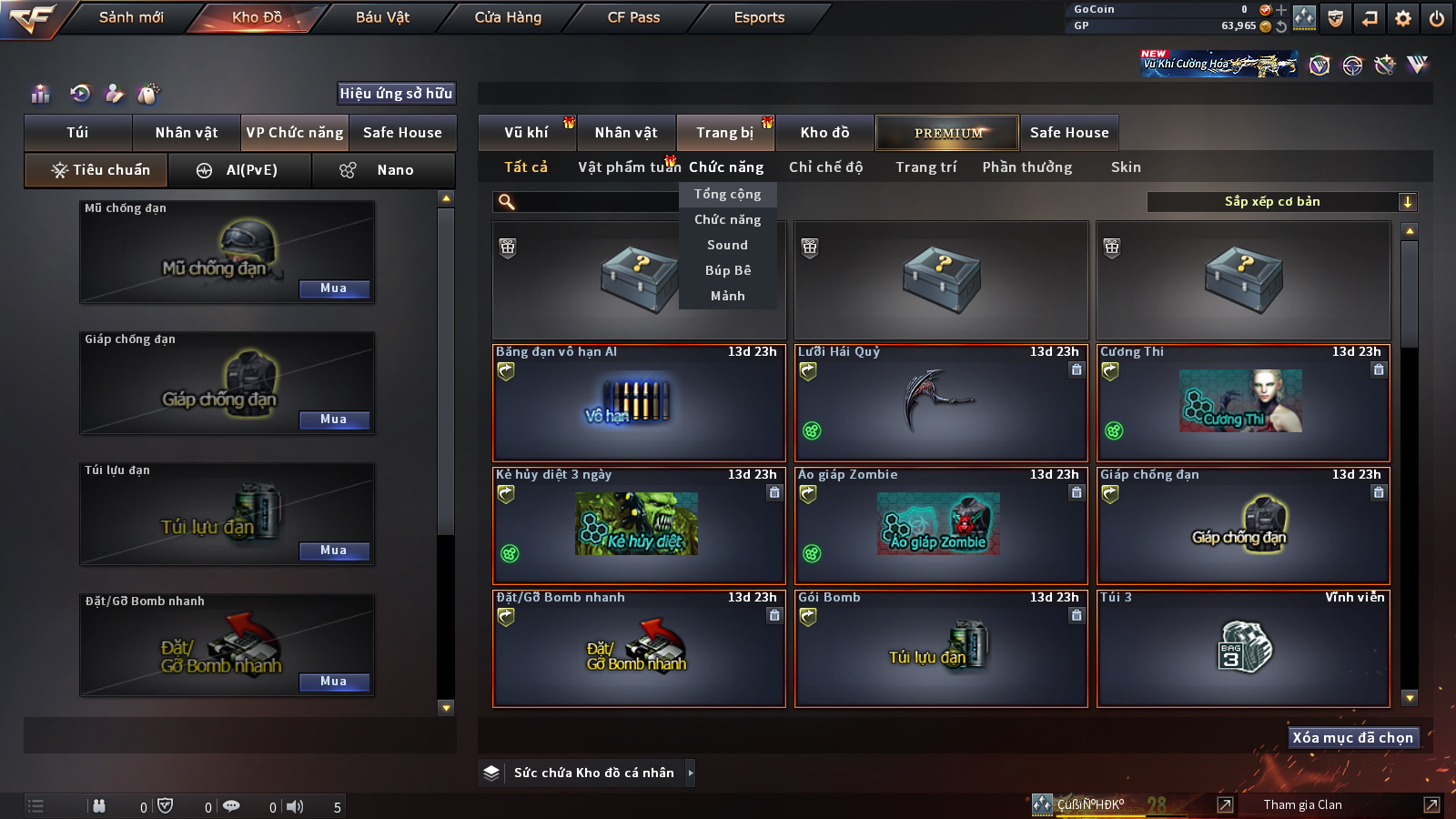Go to Cửa Hàng shop
Viewport: 1456px width, 819px height.
[508, 17]
